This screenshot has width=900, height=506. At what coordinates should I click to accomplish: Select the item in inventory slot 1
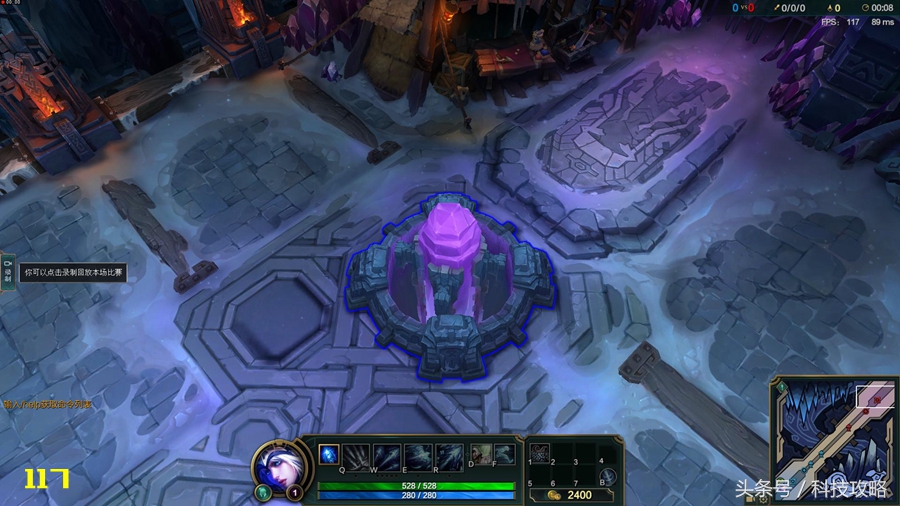(540, 453)
